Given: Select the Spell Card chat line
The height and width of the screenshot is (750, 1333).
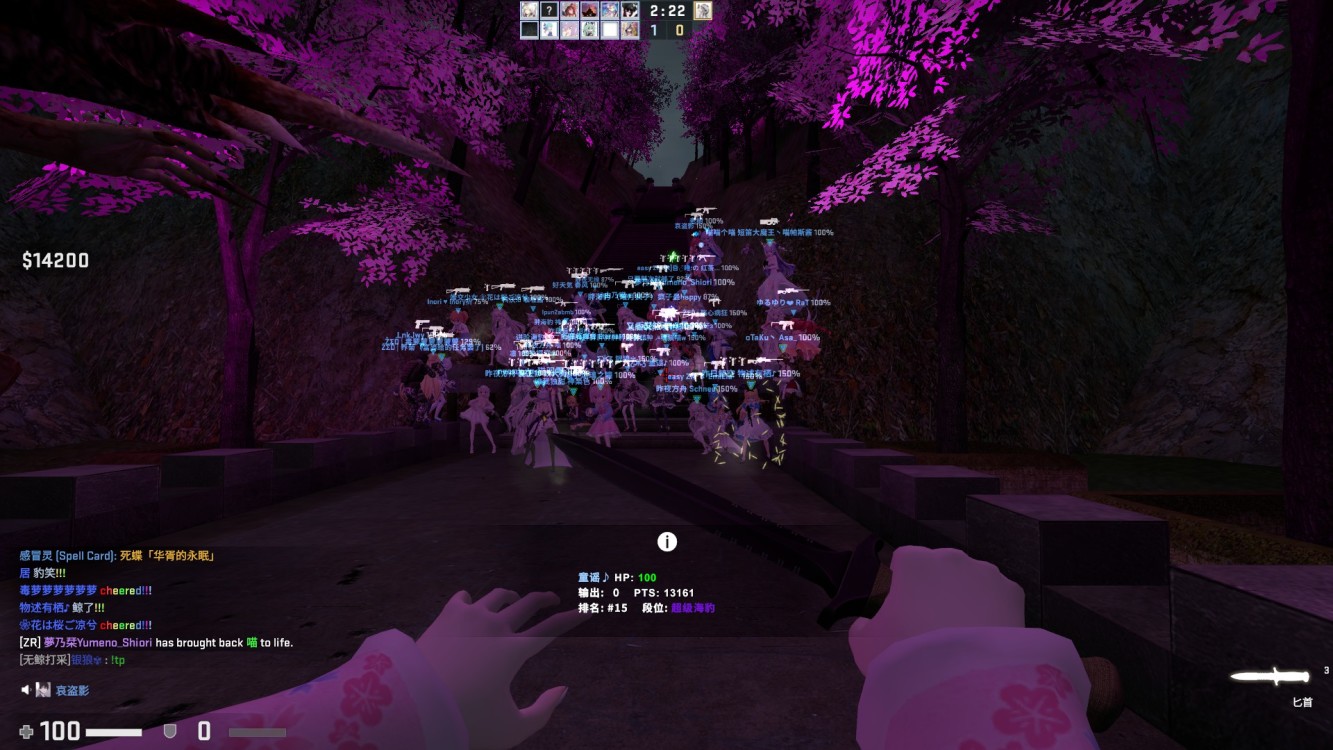Looking at the screenshot, I should point(118,556).
